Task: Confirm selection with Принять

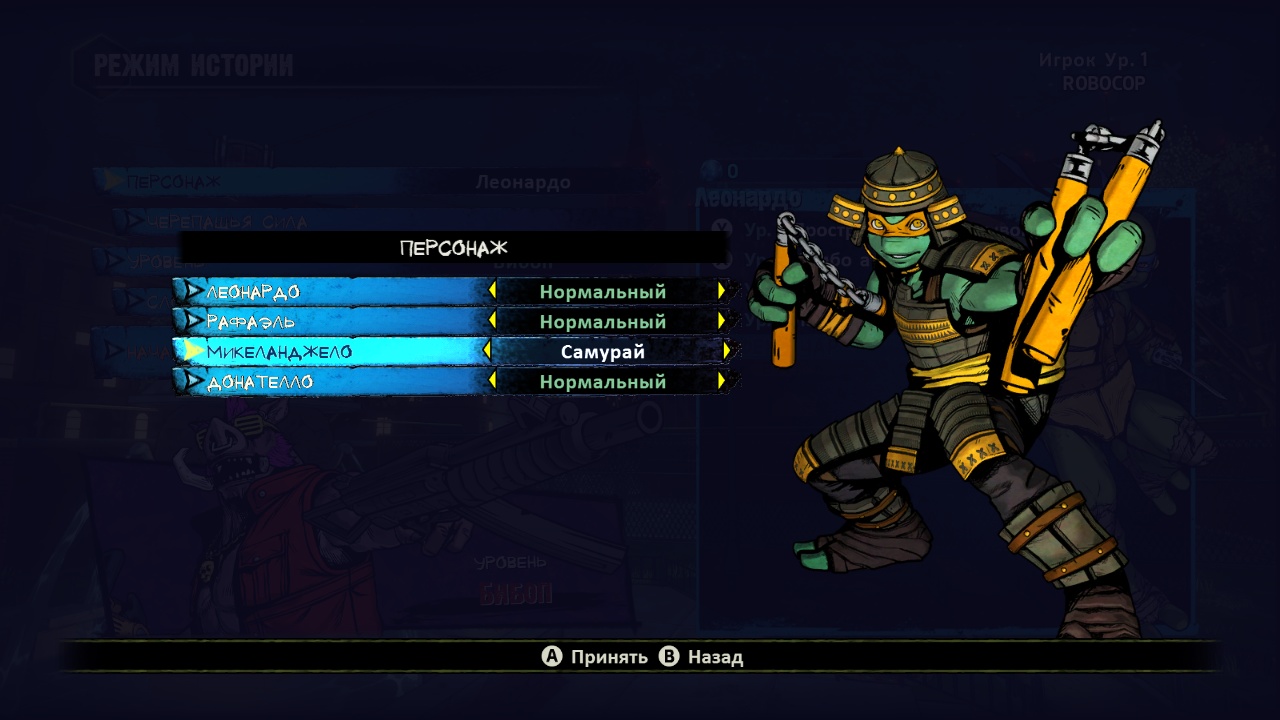Action: point(596,657)
